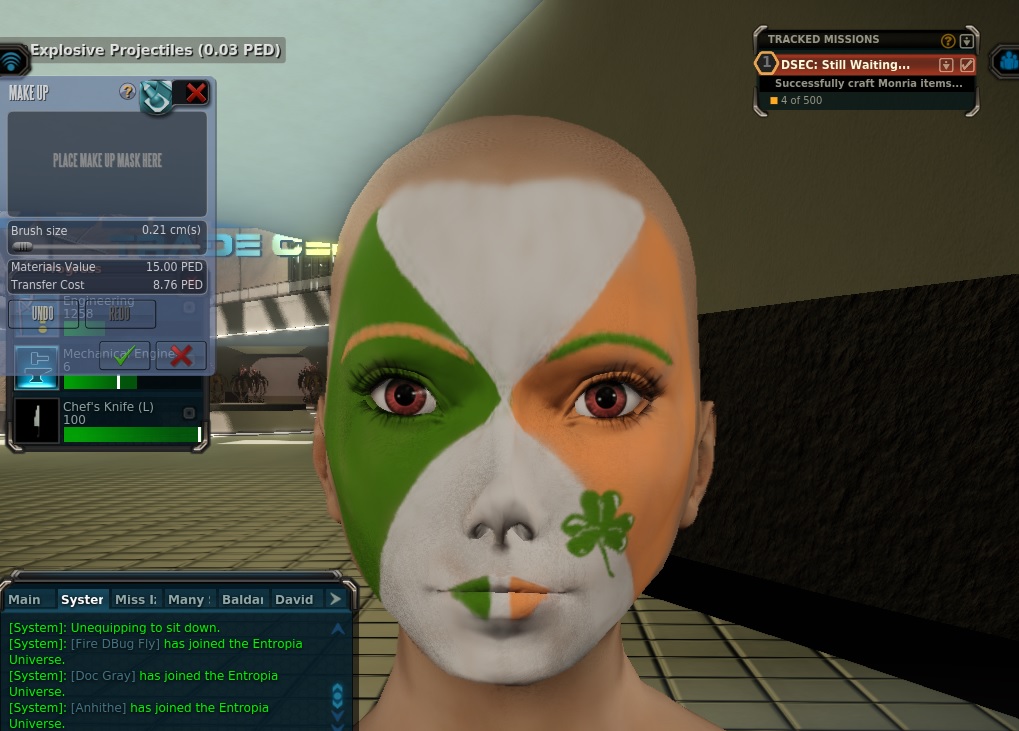Viewport: 1019px width, 731px height.
Task: Click the Make Up mask placement area
Action: coord(108,162)
